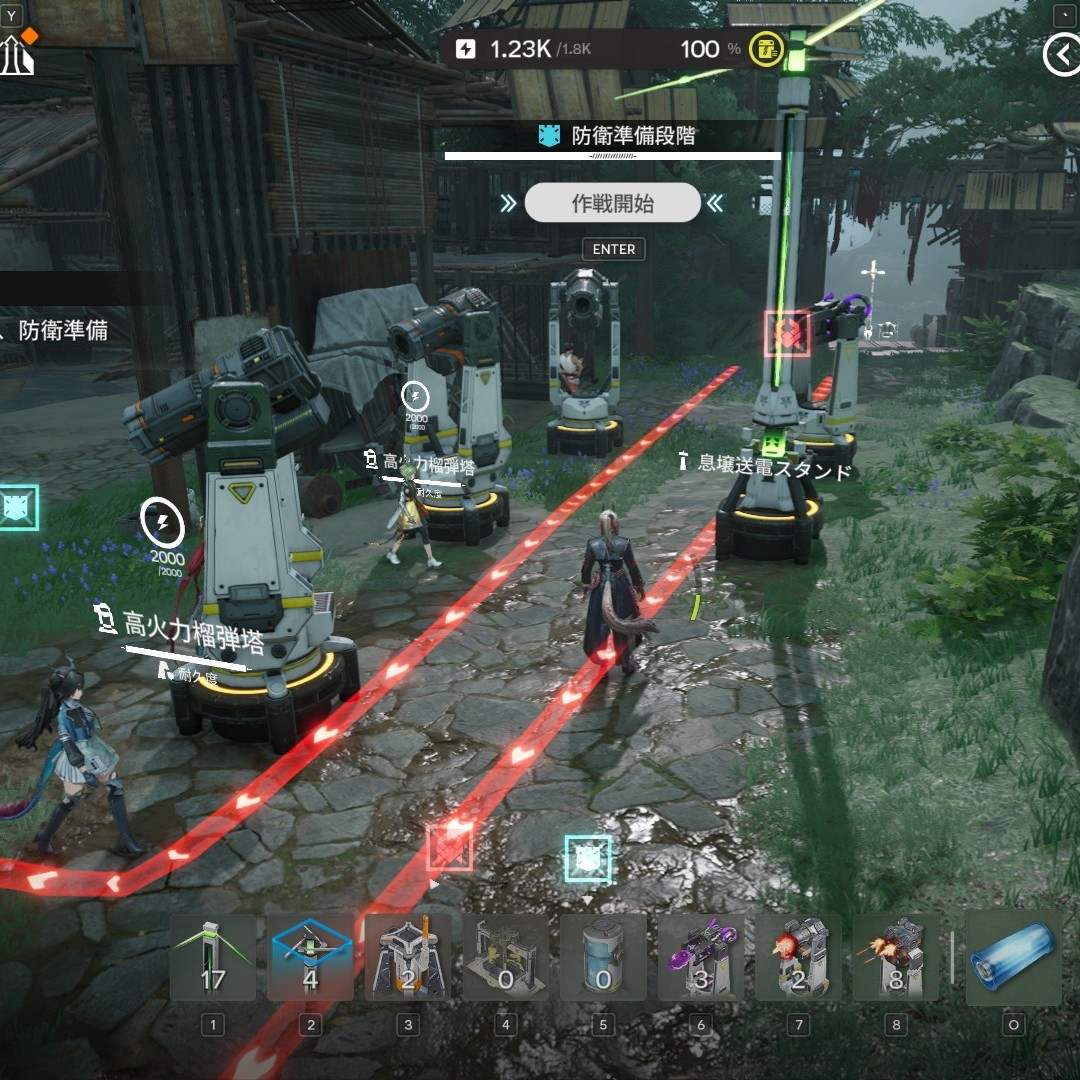
Task: Click the back arrow button
Action: click(x=1060, y=55)
